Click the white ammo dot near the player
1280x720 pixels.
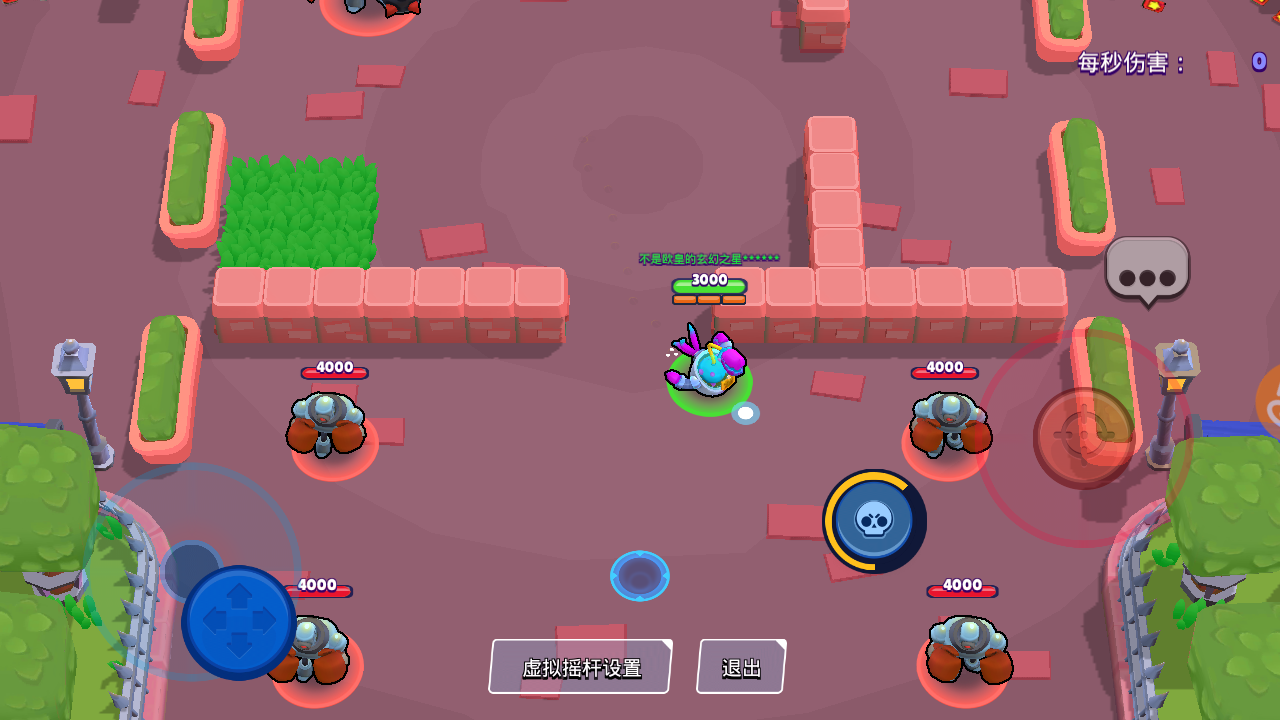[744, 412]
